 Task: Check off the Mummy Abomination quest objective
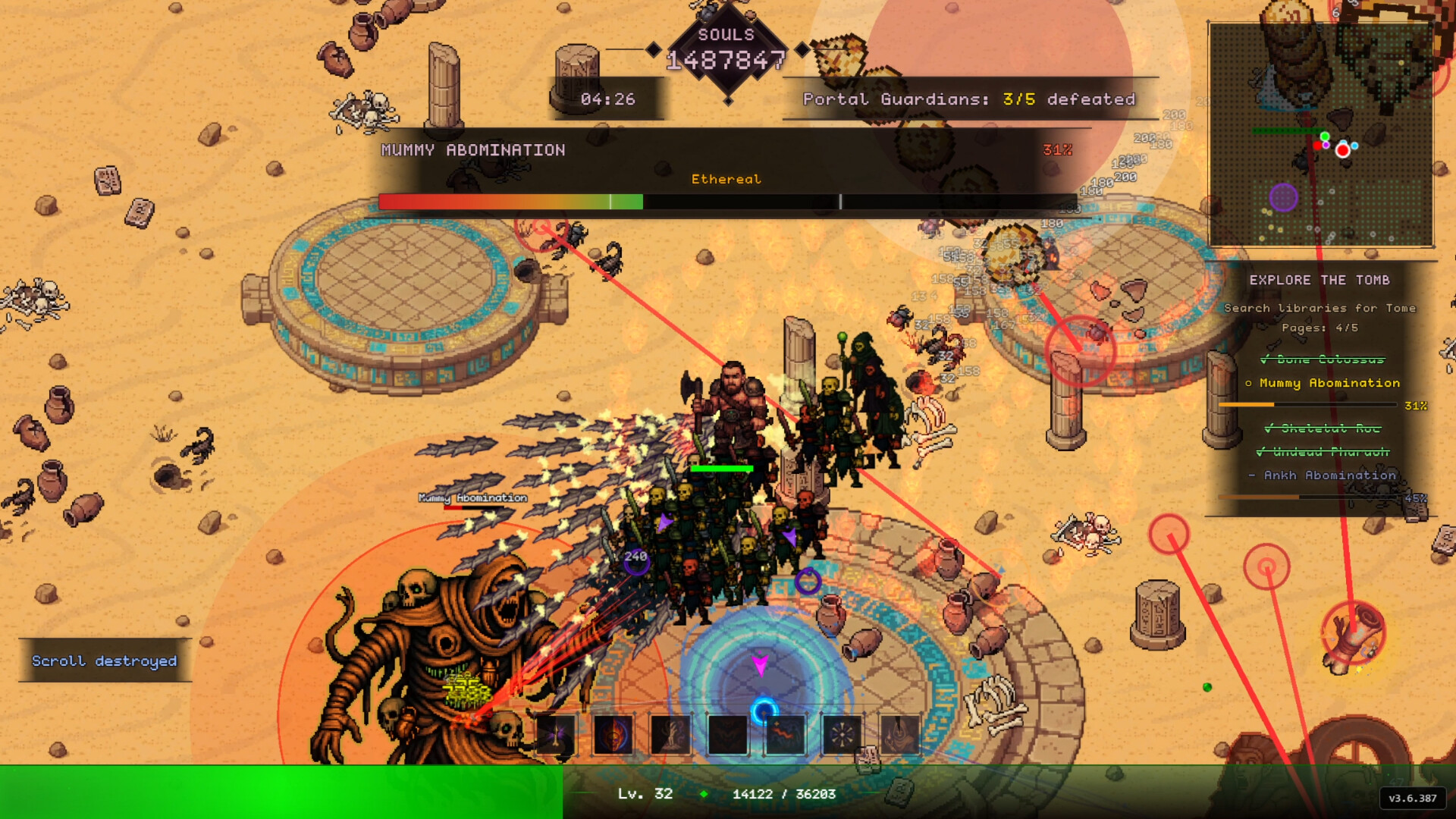pyautogui.click(x=1329, y=384)
